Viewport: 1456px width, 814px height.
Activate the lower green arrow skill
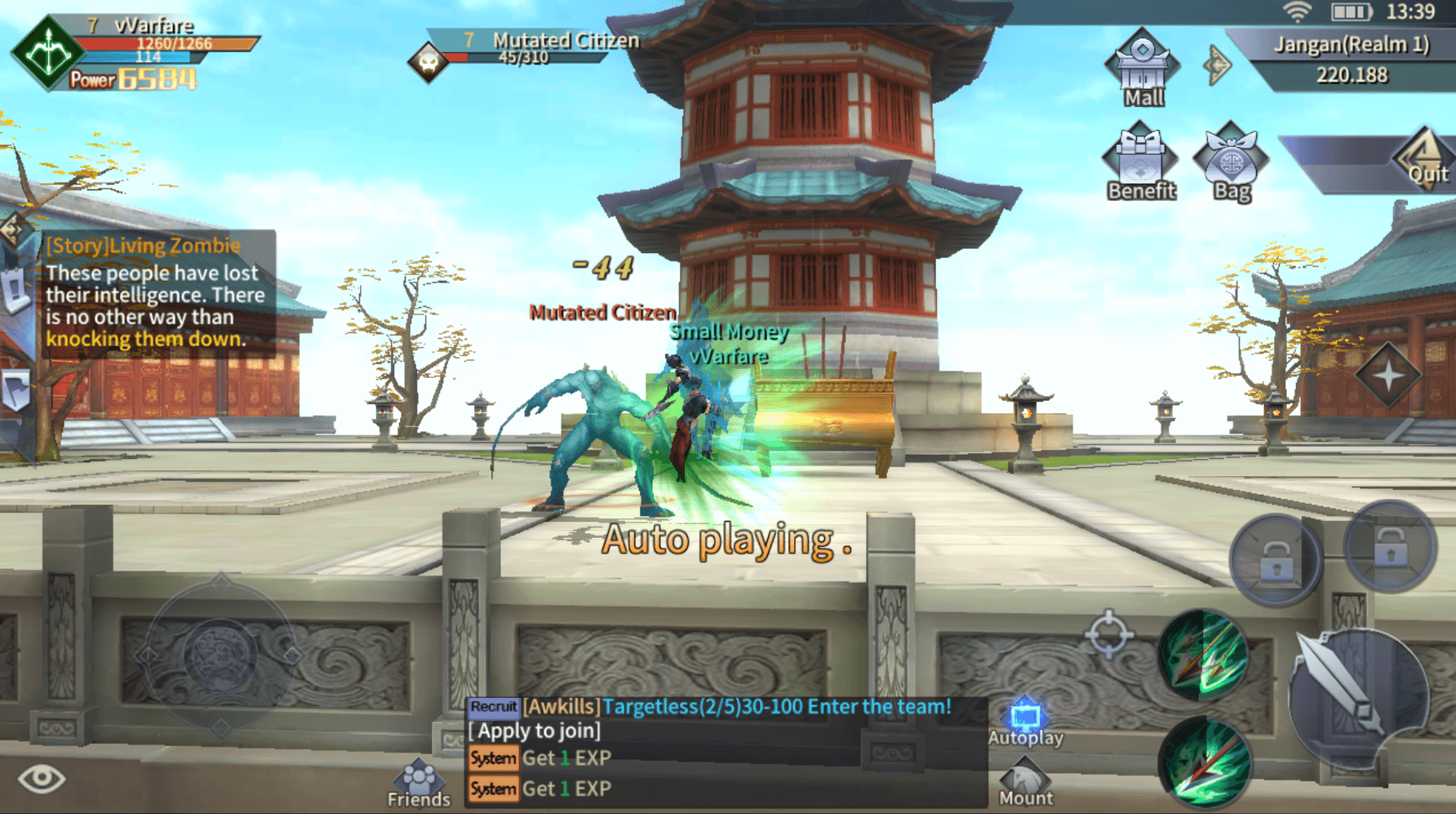click(x=1205, y=763)
